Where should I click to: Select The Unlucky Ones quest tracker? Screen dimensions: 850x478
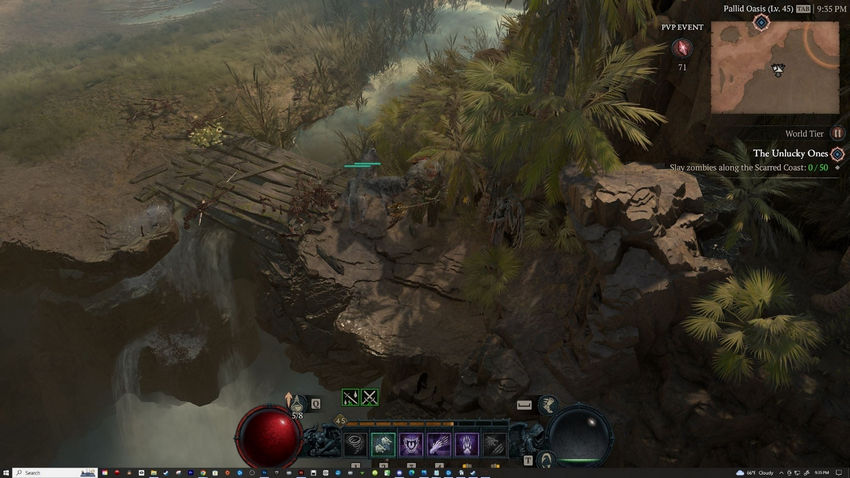[790, 153]
